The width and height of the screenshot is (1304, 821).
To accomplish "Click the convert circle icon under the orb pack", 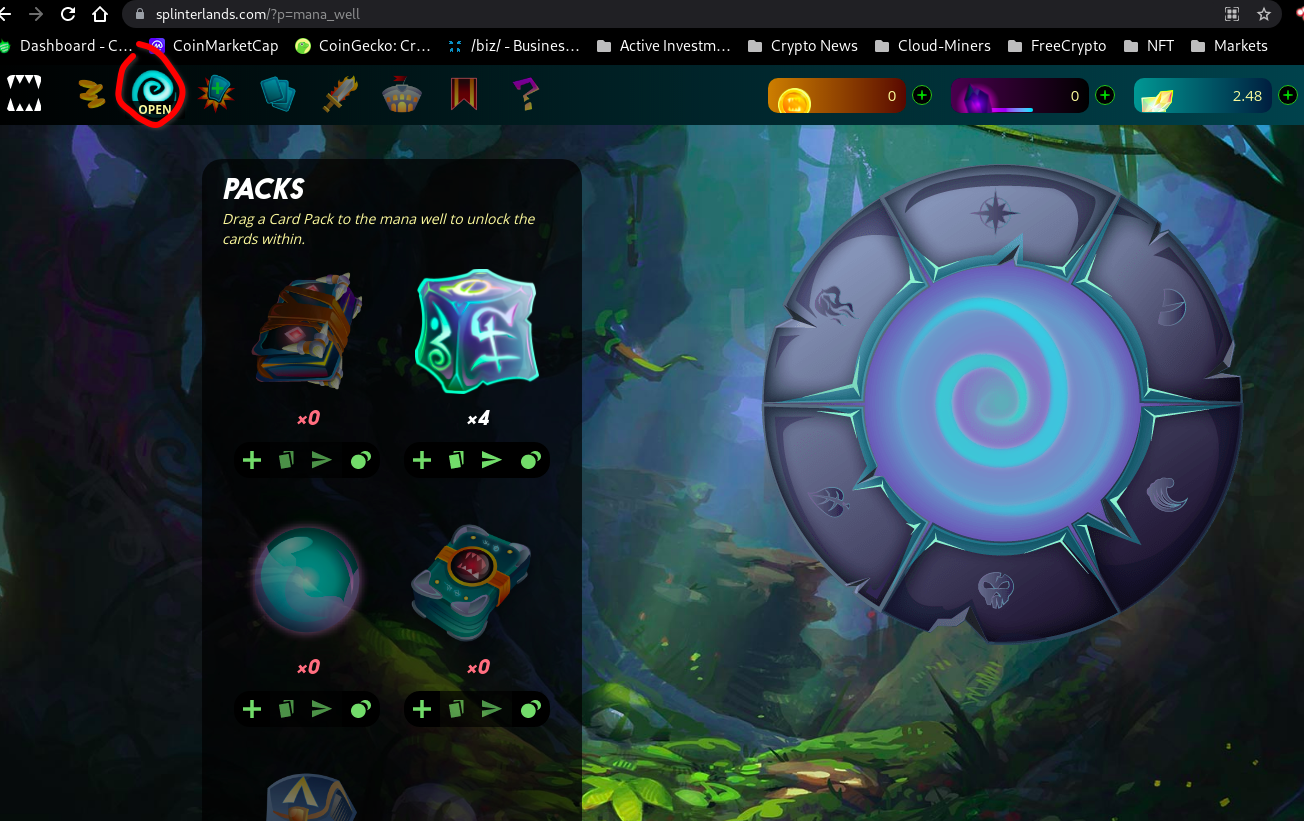I will click(x=359, y=709).
